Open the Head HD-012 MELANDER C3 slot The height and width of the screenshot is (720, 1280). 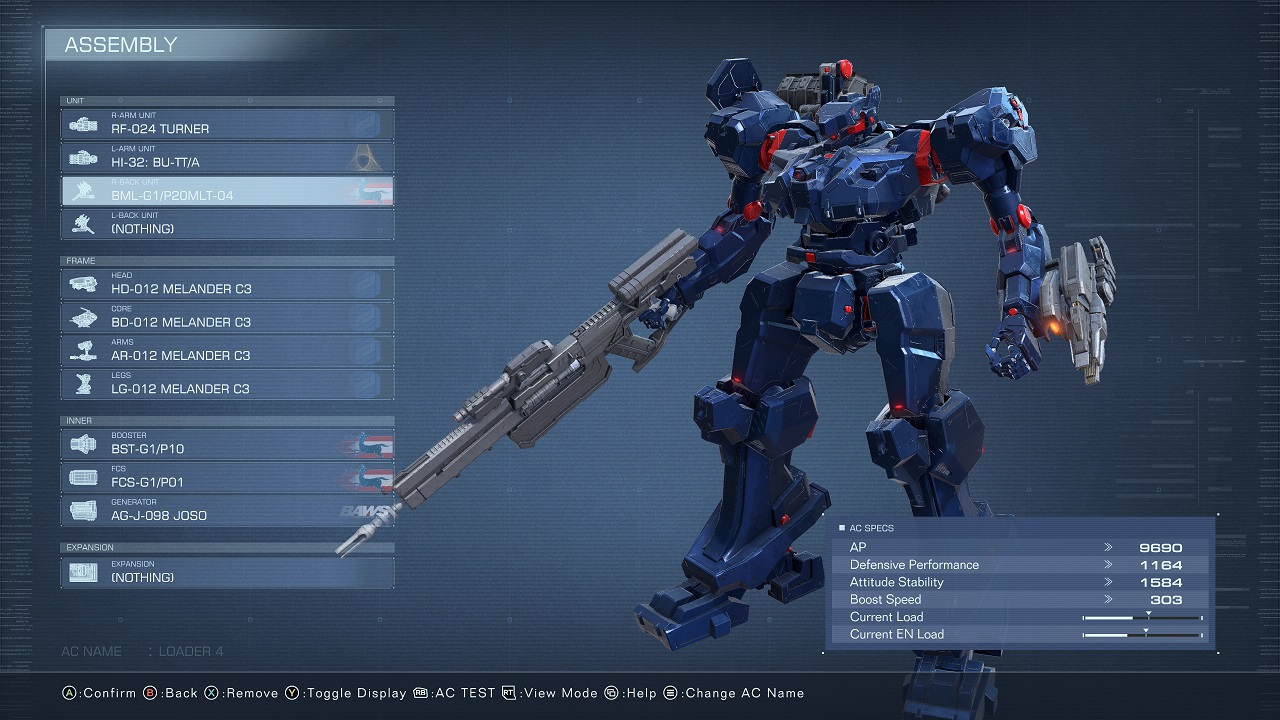[x=228, y=284]
